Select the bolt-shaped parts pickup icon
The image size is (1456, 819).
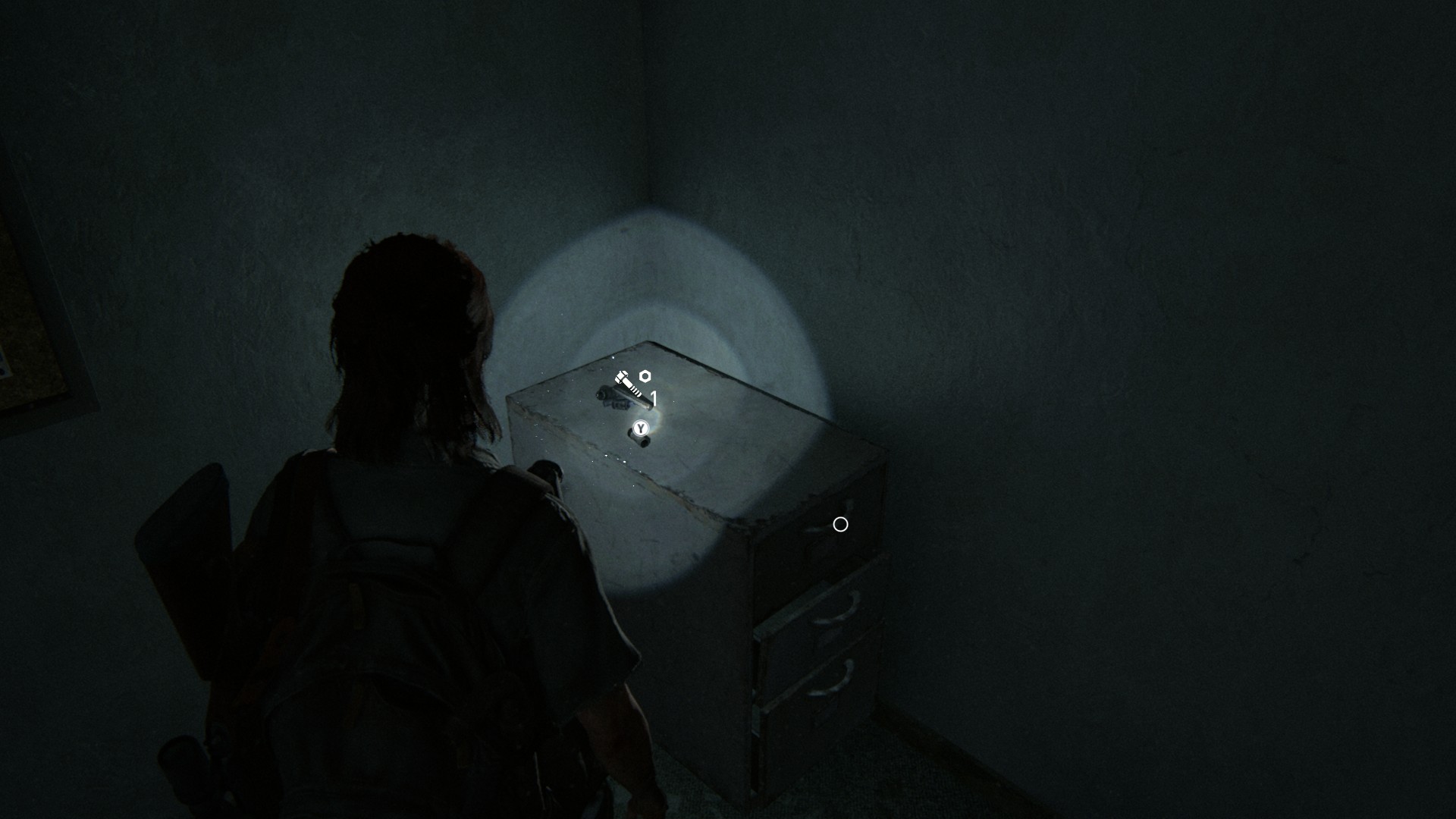pyautogui.click(x=628, y=384)
